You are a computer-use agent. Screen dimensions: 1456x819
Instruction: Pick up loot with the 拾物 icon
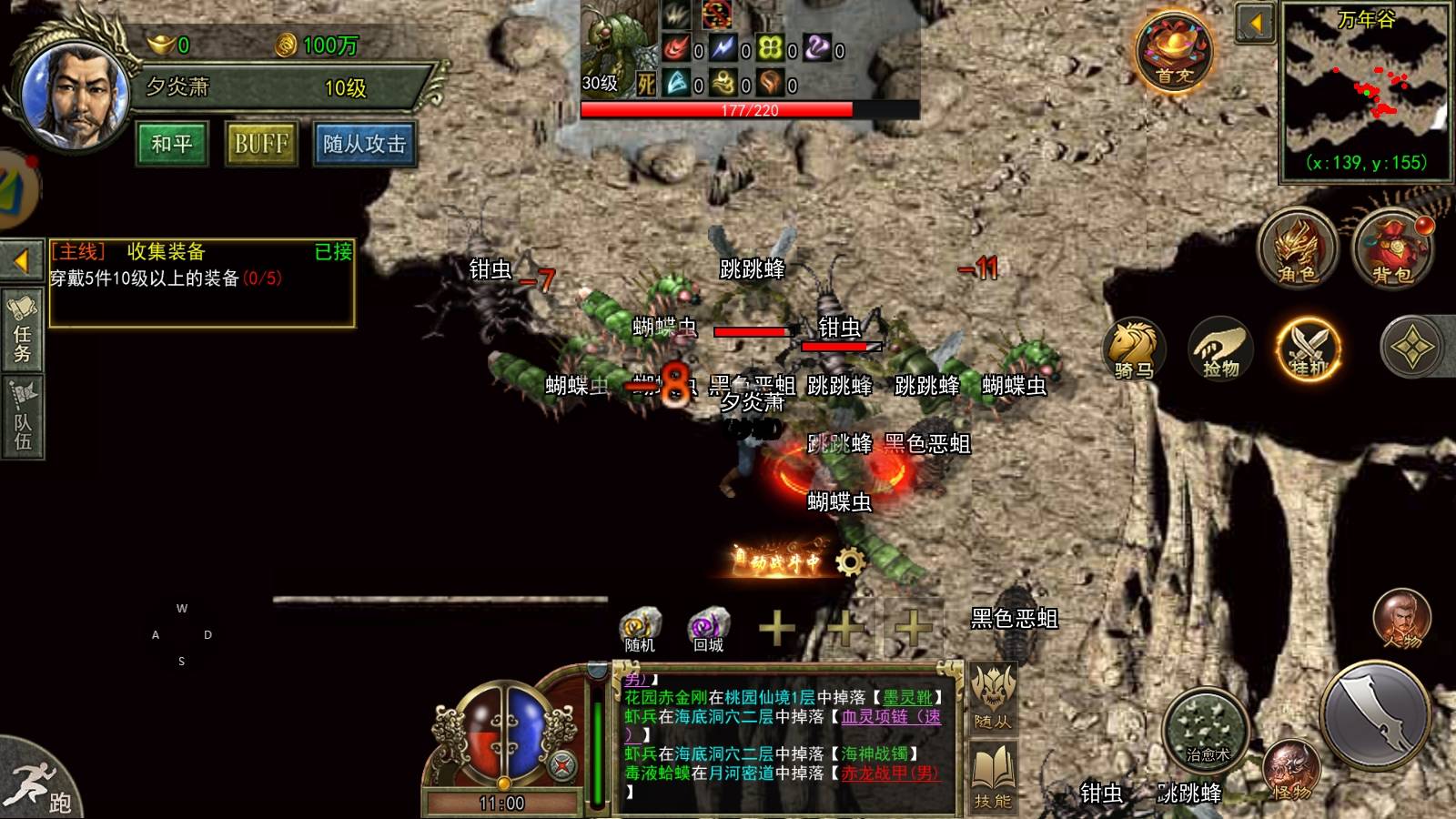click(1220, 349)
